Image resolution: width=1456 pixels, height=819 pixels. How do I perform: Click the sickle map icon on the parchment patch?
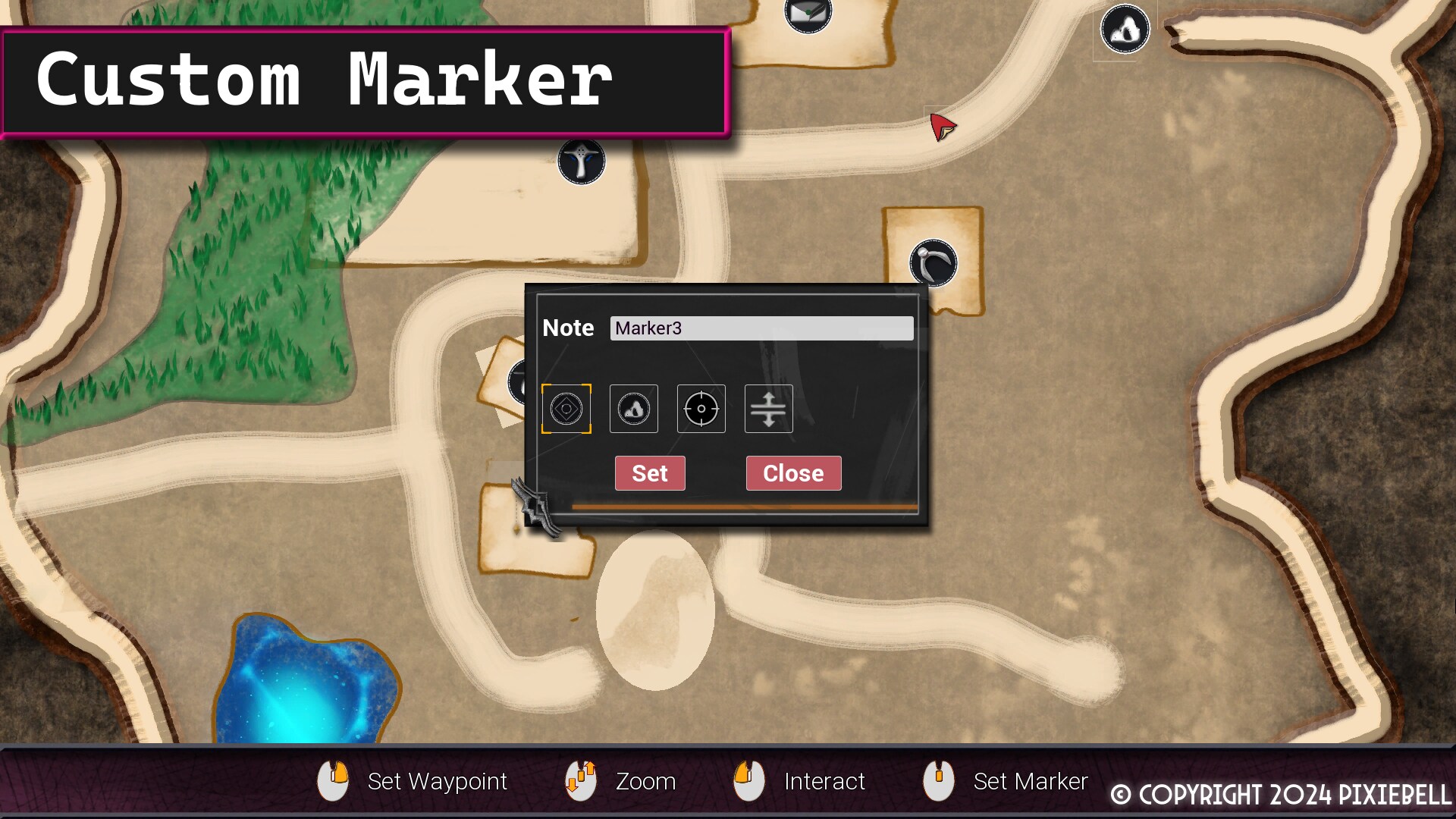(932, 263)
